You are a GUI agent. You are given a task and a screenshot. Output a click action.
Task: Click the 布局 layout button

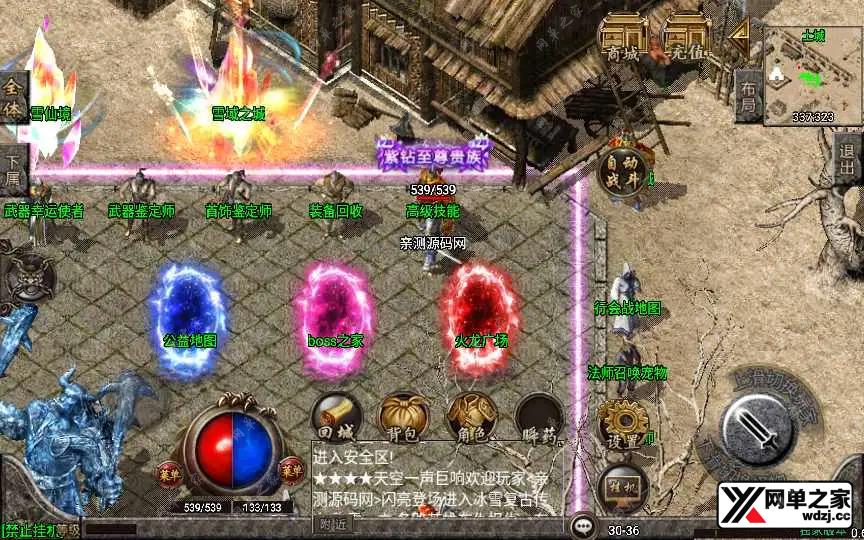[x=748, y=95]
